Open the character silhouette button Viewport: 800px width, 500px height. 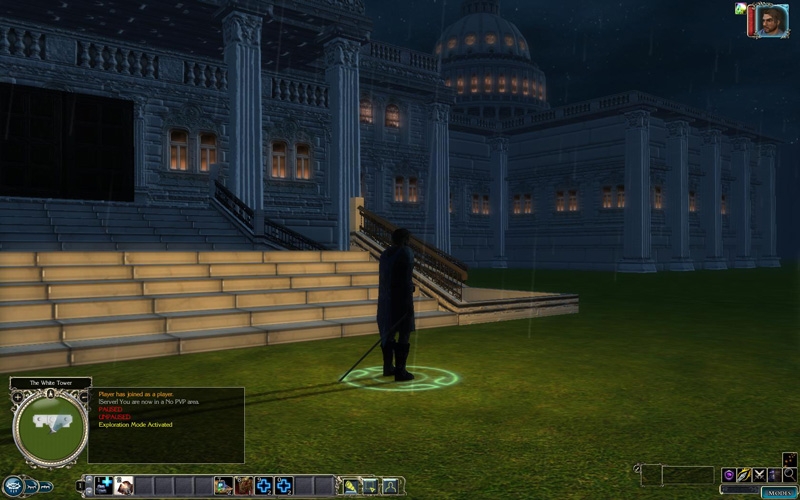[x=390, y=486]
